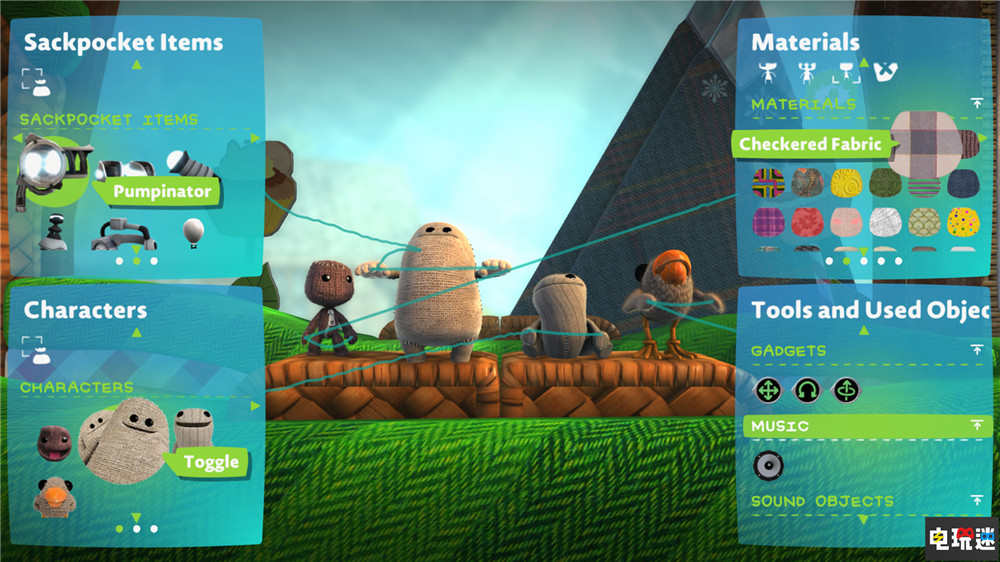Screen dimensions: 1000x562
Task: Pick the Swoop bird character thumbnail
Action: click(52, 494)
